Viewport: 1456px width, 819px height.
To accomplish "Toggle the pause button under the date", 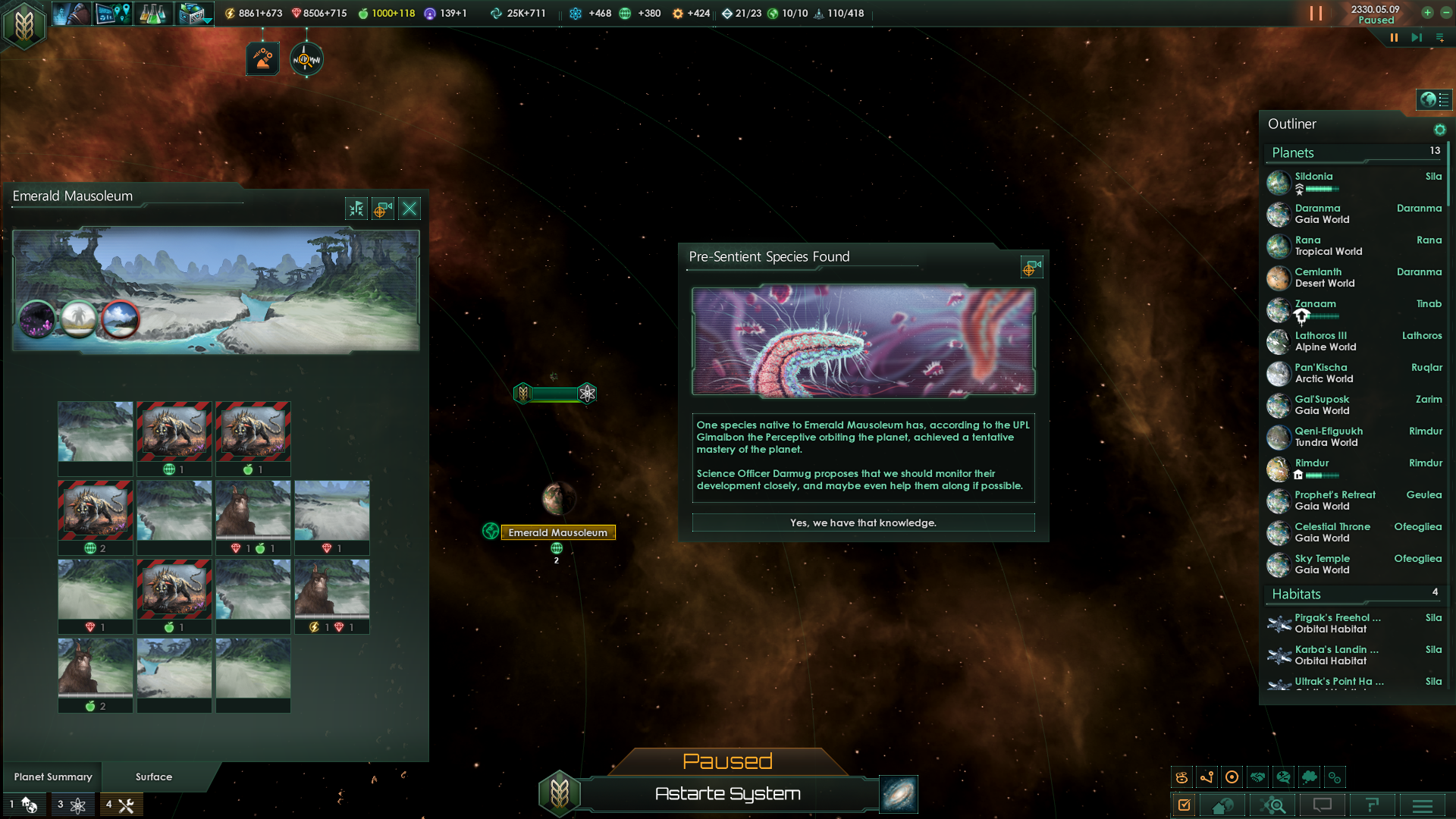I will [1394, 37].
